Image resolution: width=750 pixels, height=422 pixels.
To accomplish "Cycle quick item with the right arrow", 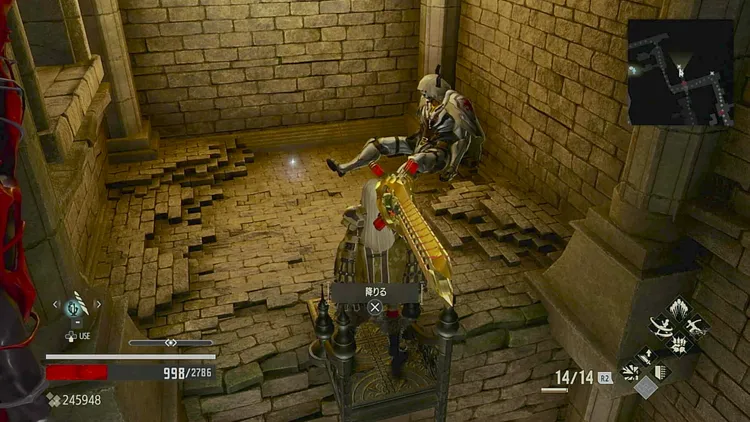I will [98, 304].
